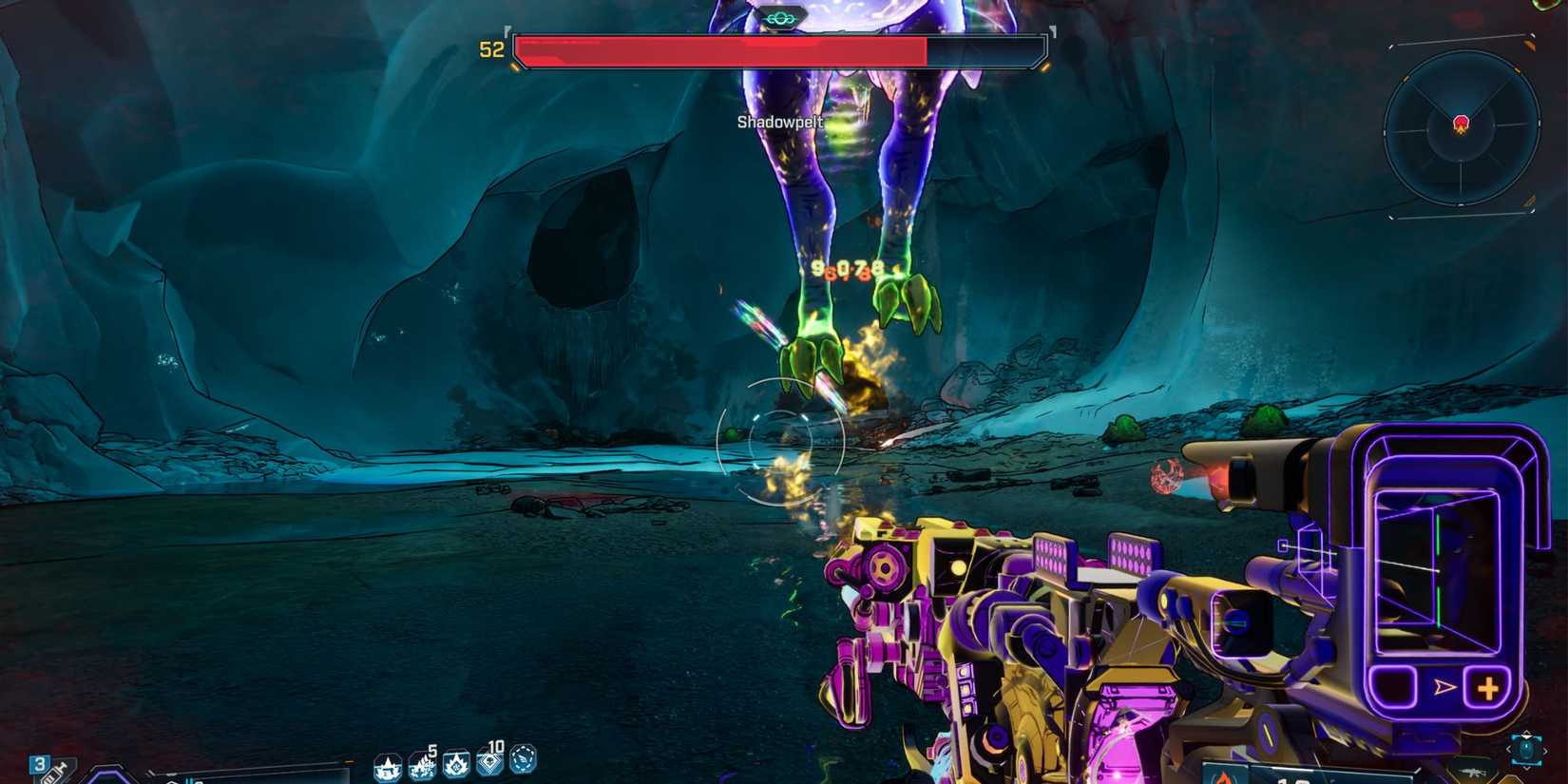Click the weapon swap down chevron
1568x784 pixels.
coord(1526,767)
